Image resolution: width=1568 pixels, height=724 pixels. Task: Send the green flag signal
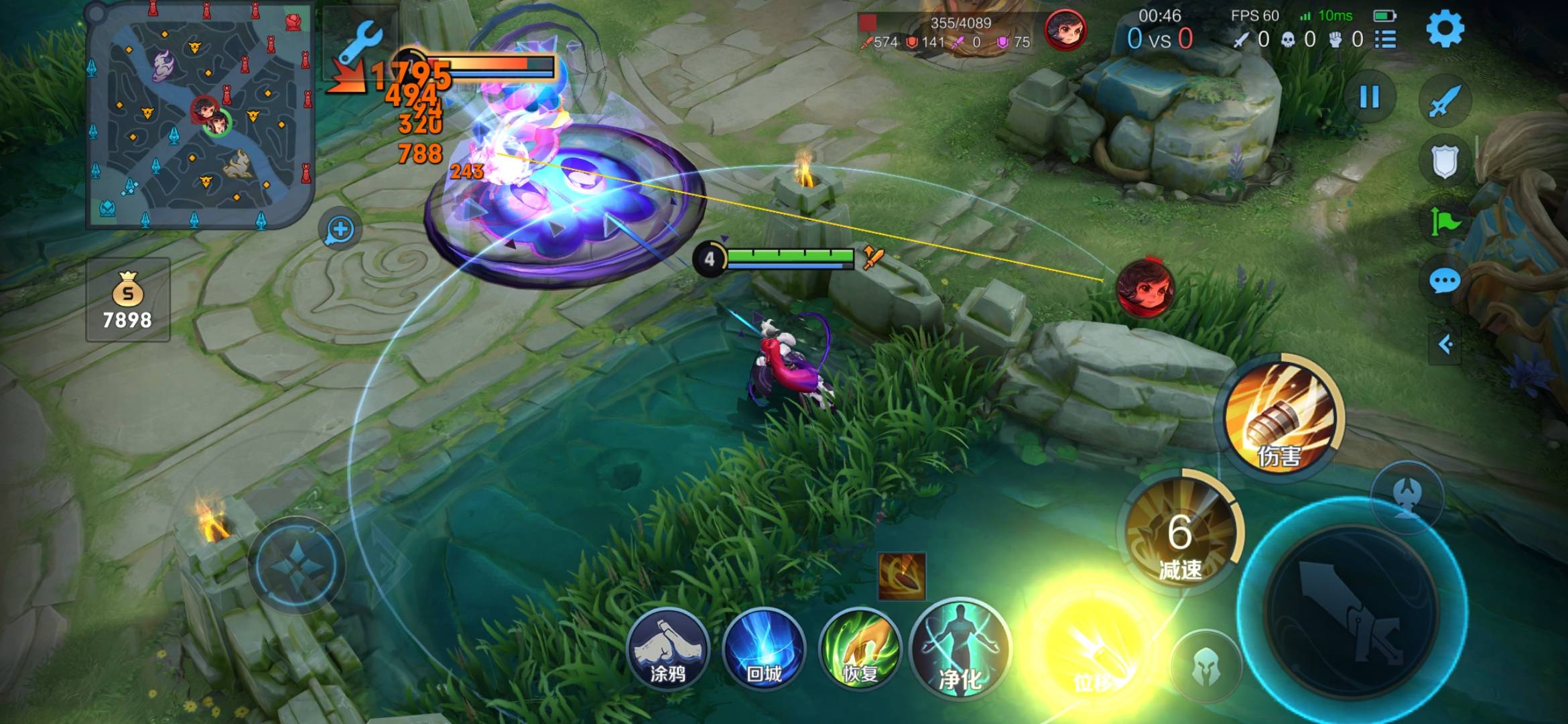tap(1444, 221)
